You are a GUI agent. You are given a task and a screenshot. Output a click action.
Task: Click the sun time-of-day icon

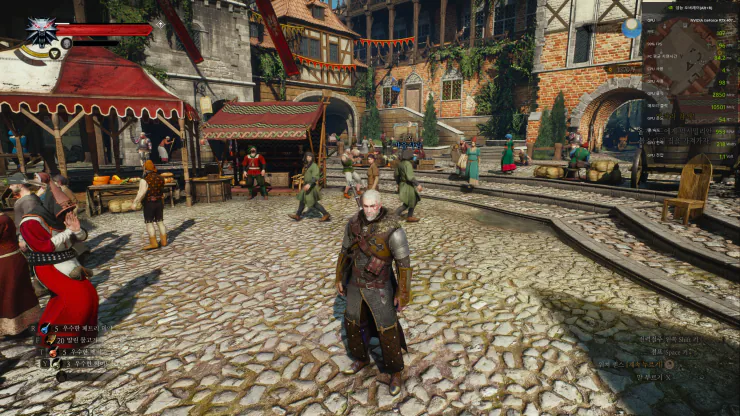(x=631, y=28)
